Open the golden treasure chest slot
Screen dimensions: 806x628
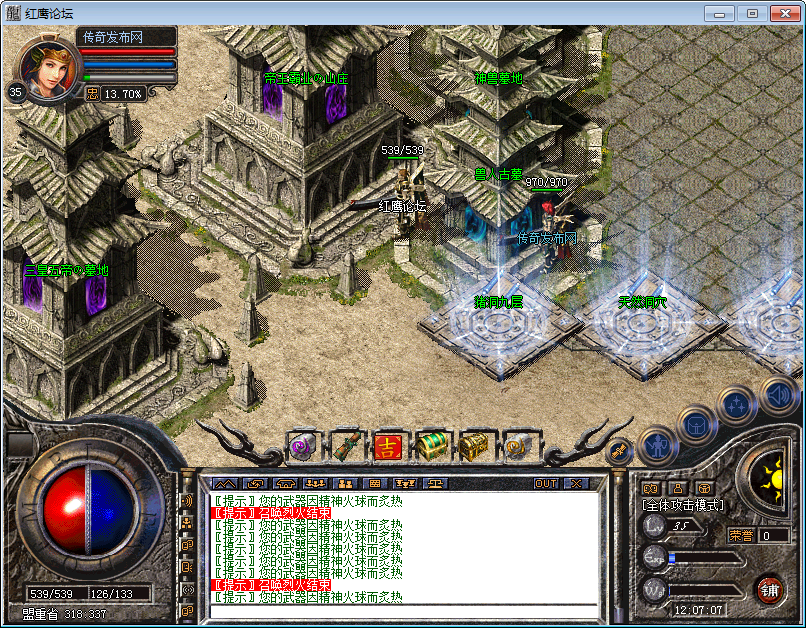pyautogui.click(x=474, y=446)
